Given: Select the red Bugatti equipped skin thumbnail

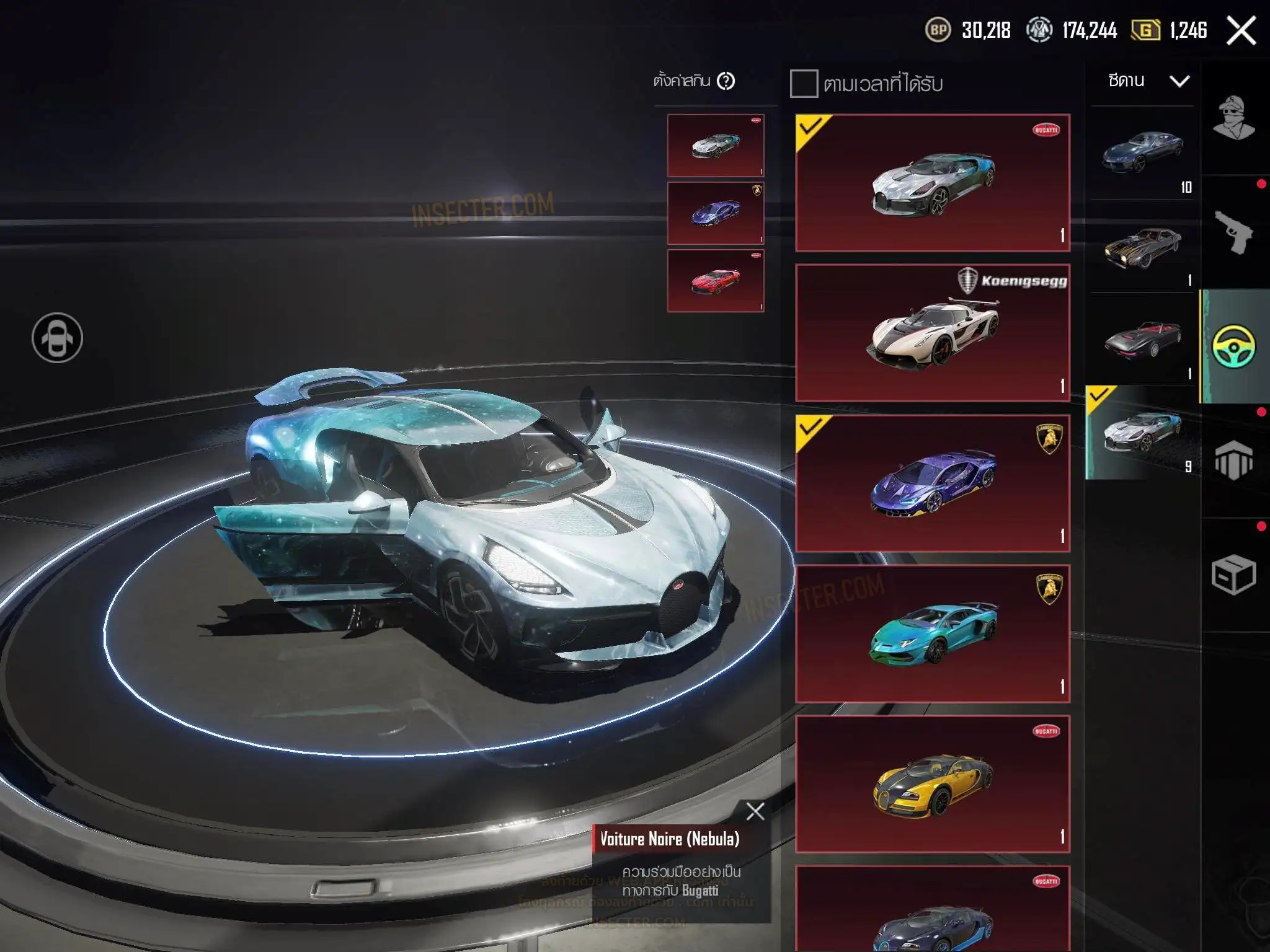Looking at the screenshot, I should [716, 281].
